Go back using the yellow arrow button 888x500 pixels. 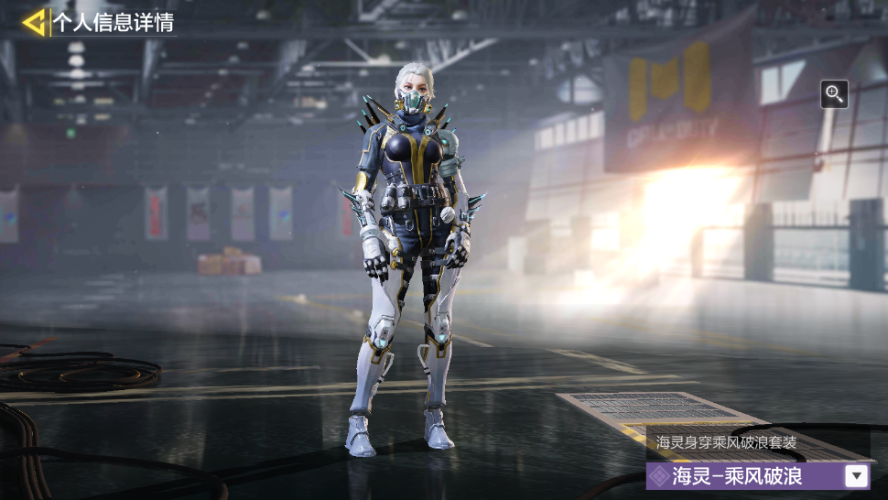click(35, 22)
